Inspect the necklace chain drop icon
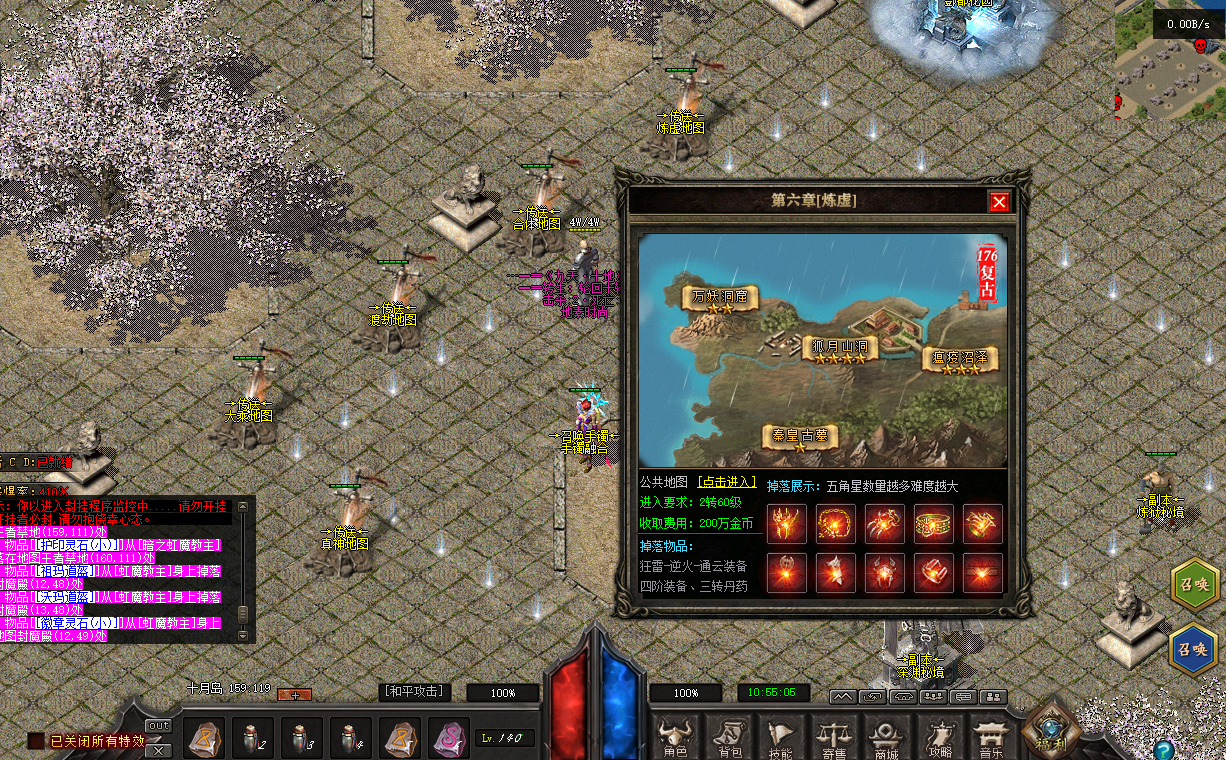Screen dimensions: 1226x760 coord(836,525)
